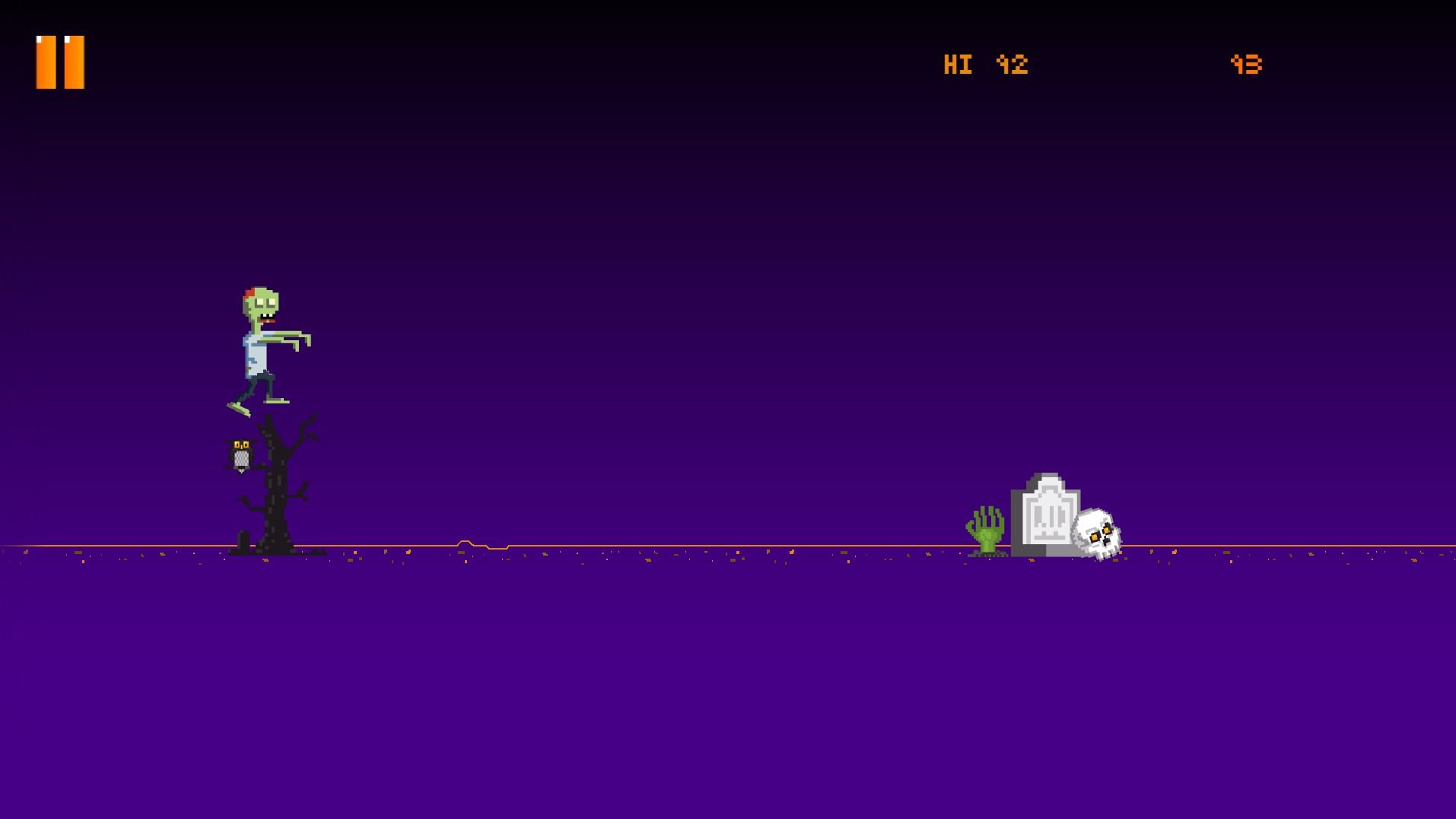Click the HI label
1456x819 pixels.
tap(958, 65)
